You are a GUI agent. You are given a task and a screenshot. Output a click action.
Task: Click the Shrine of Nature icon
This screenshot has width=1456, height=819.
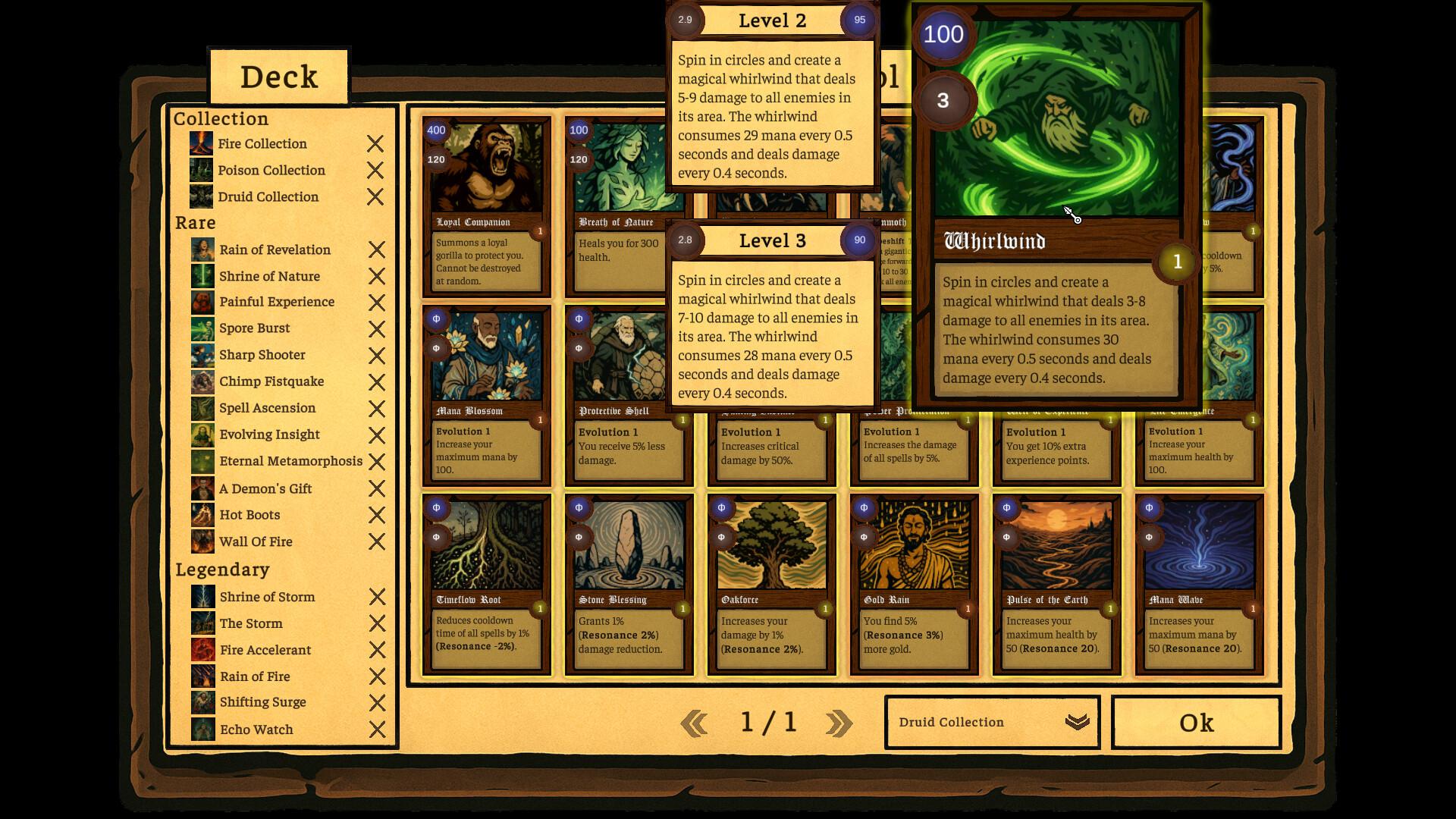pyautogui.click(x=201, y=276)
